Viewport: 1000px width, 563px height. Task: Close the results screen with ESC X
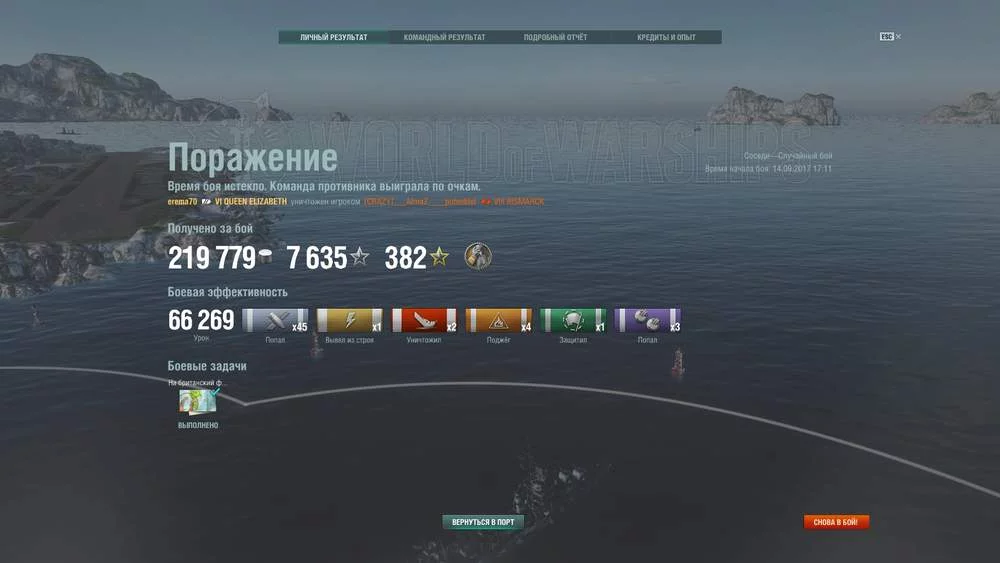[x=890, y=37]
